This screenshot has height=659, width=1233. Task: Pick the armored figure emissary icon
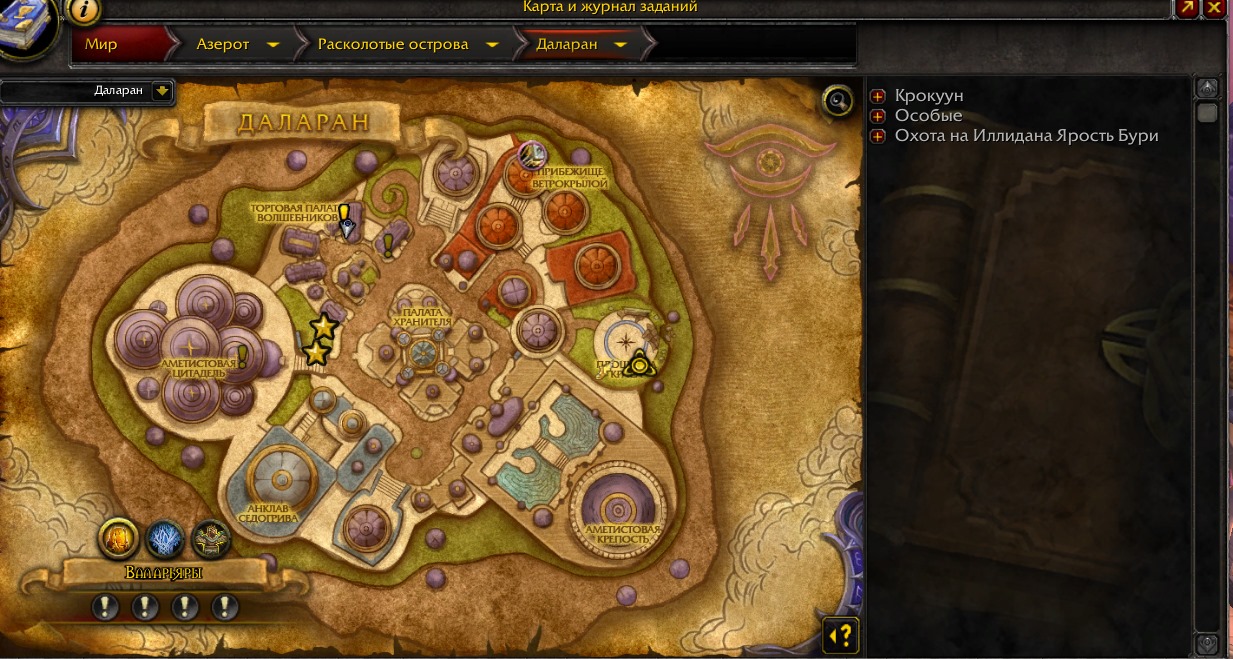tap(211, 540)
